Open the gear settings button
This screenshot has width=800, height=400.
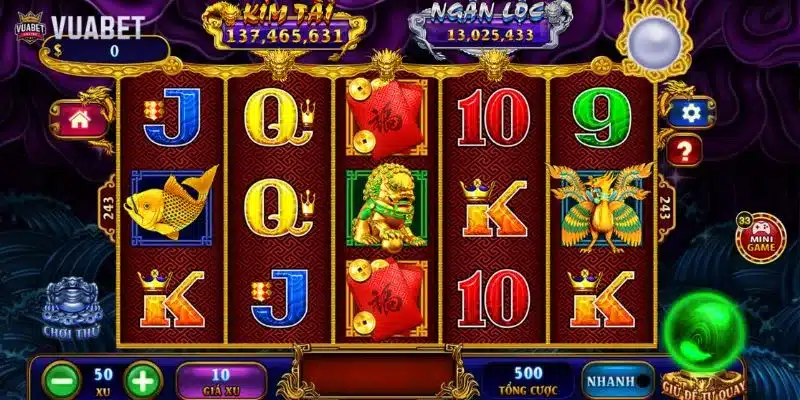(x=687, y=113)
